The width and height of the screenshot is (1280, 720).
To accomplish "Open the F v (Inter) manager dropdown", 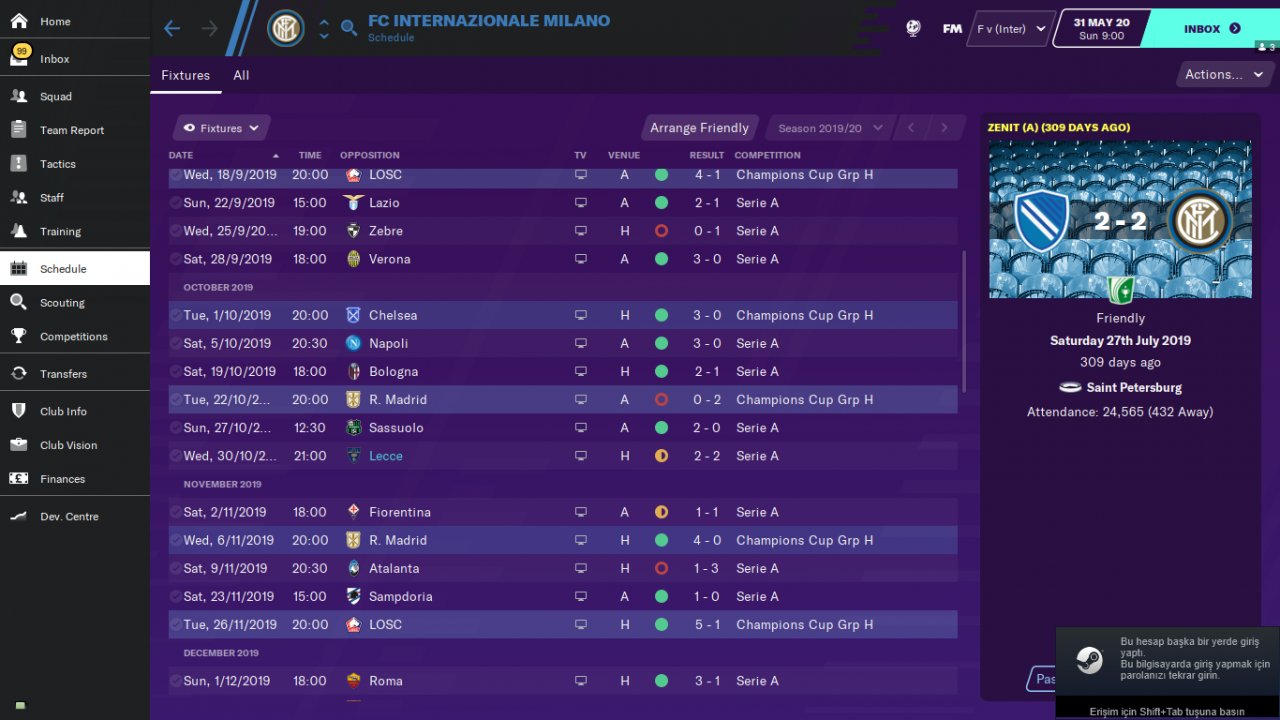I will tap(1011, 29).
